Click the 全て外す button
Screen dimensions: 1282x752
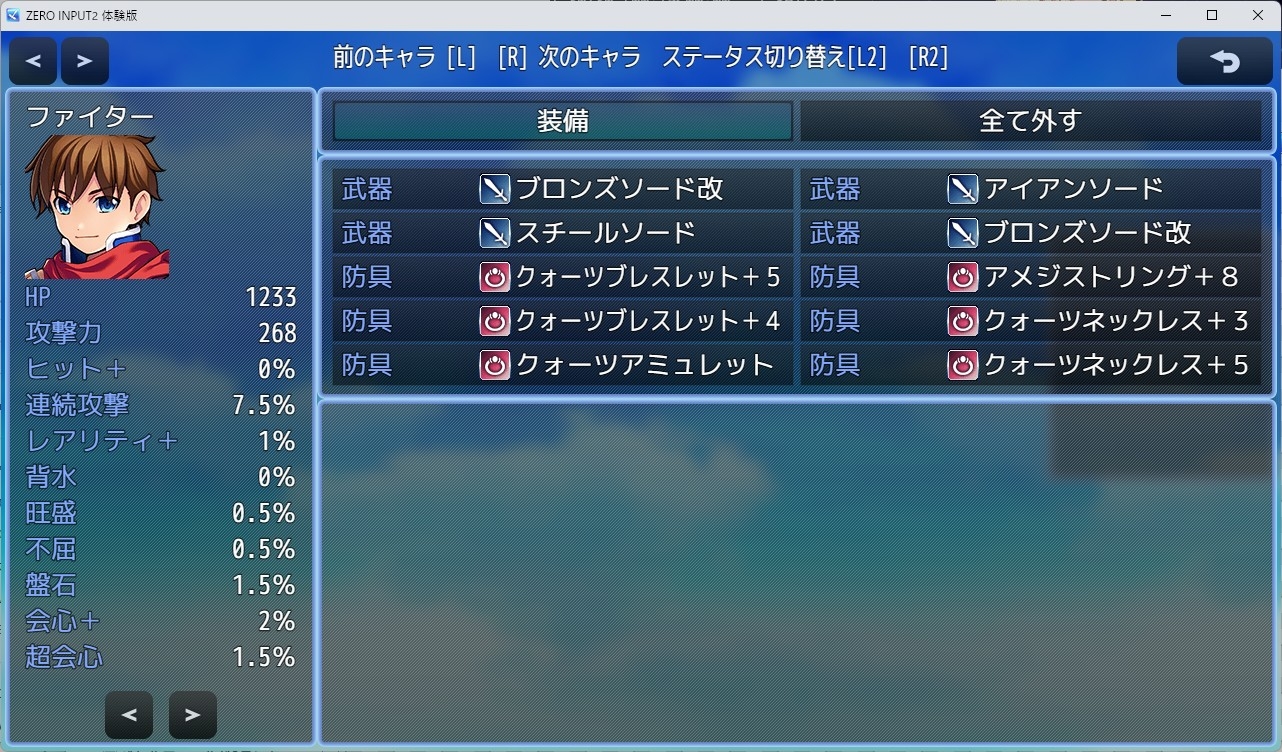pyautogui.click(x=1035, y=121)
